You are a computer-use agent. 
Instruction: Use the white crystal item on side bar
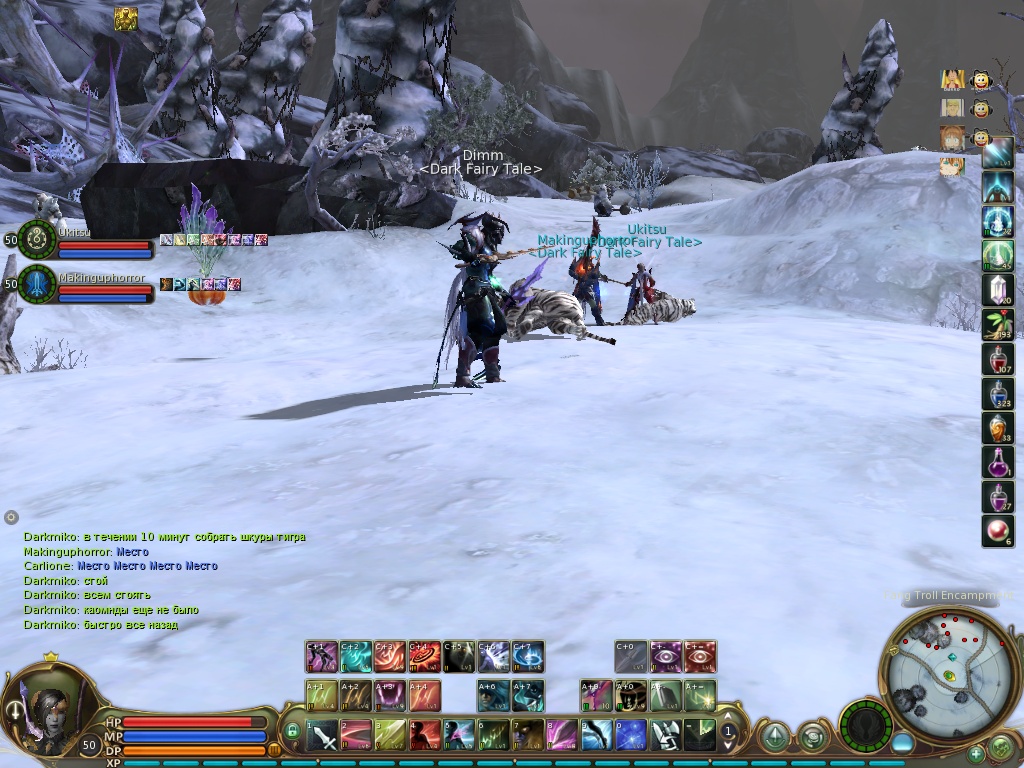coord(997,290)
